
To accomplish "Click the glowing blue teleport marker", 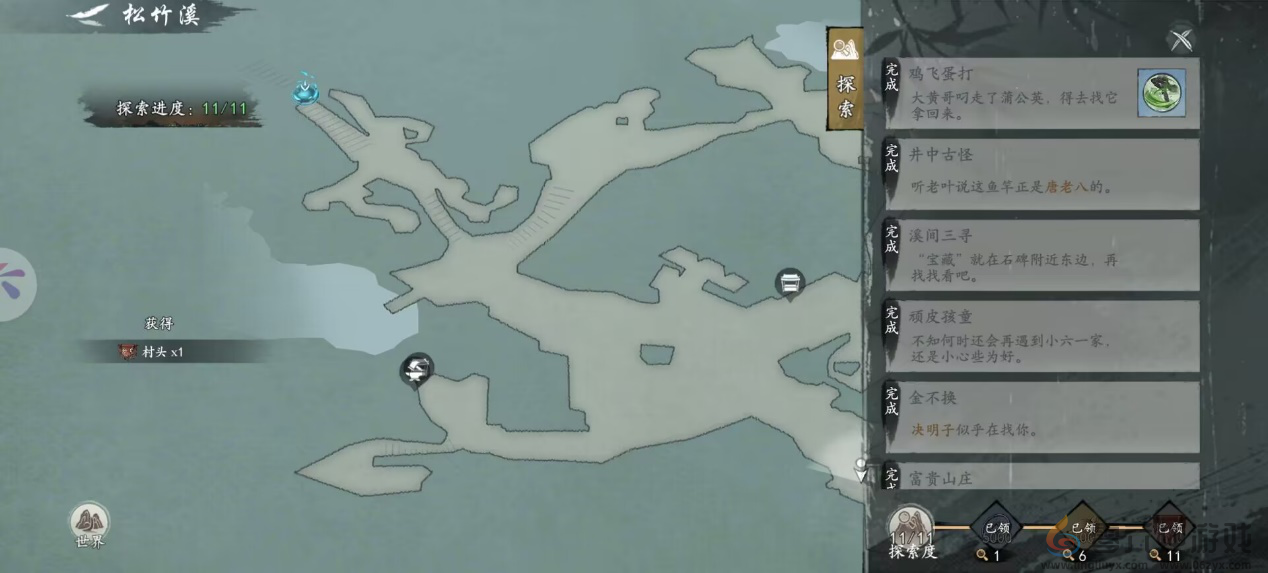I will (306, 91).
